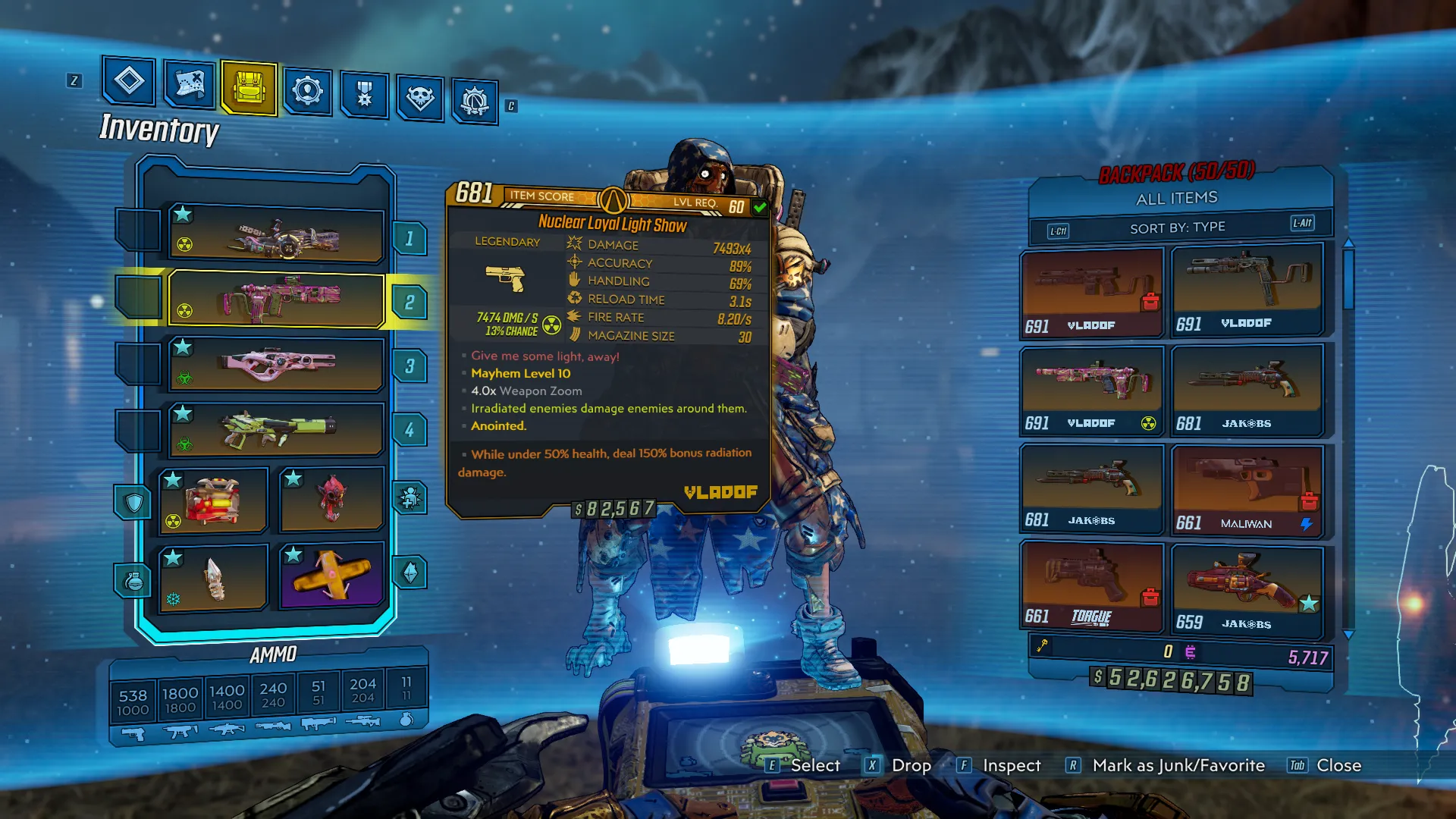Viewport: 1456px width, 819px height.
Task: Switch to the Skills tab
Action: [307, 92]
